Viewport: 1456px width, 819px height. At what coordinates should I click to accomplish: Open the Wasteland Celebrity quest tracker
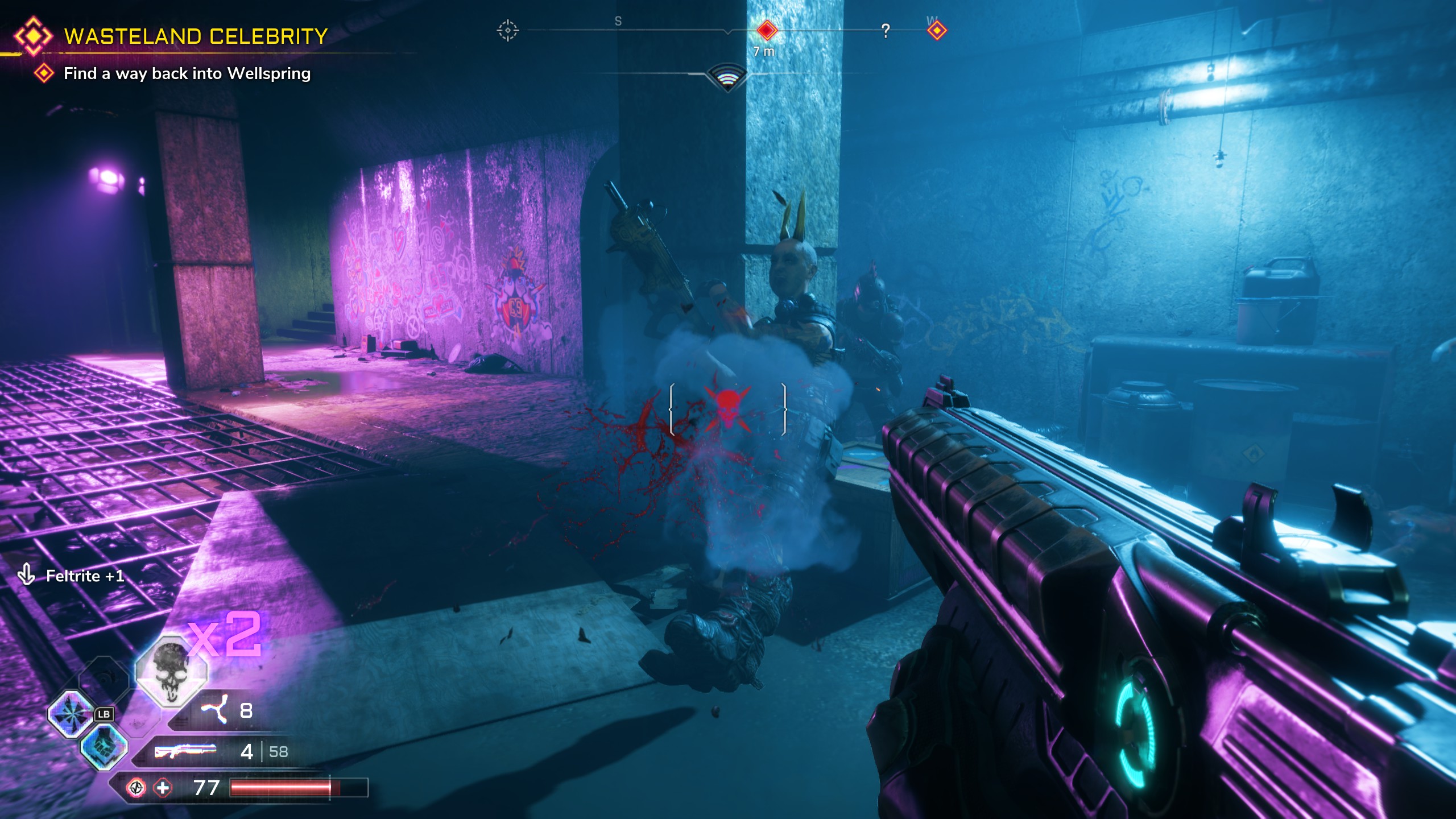pyautogui.click(x=195, y=36)
